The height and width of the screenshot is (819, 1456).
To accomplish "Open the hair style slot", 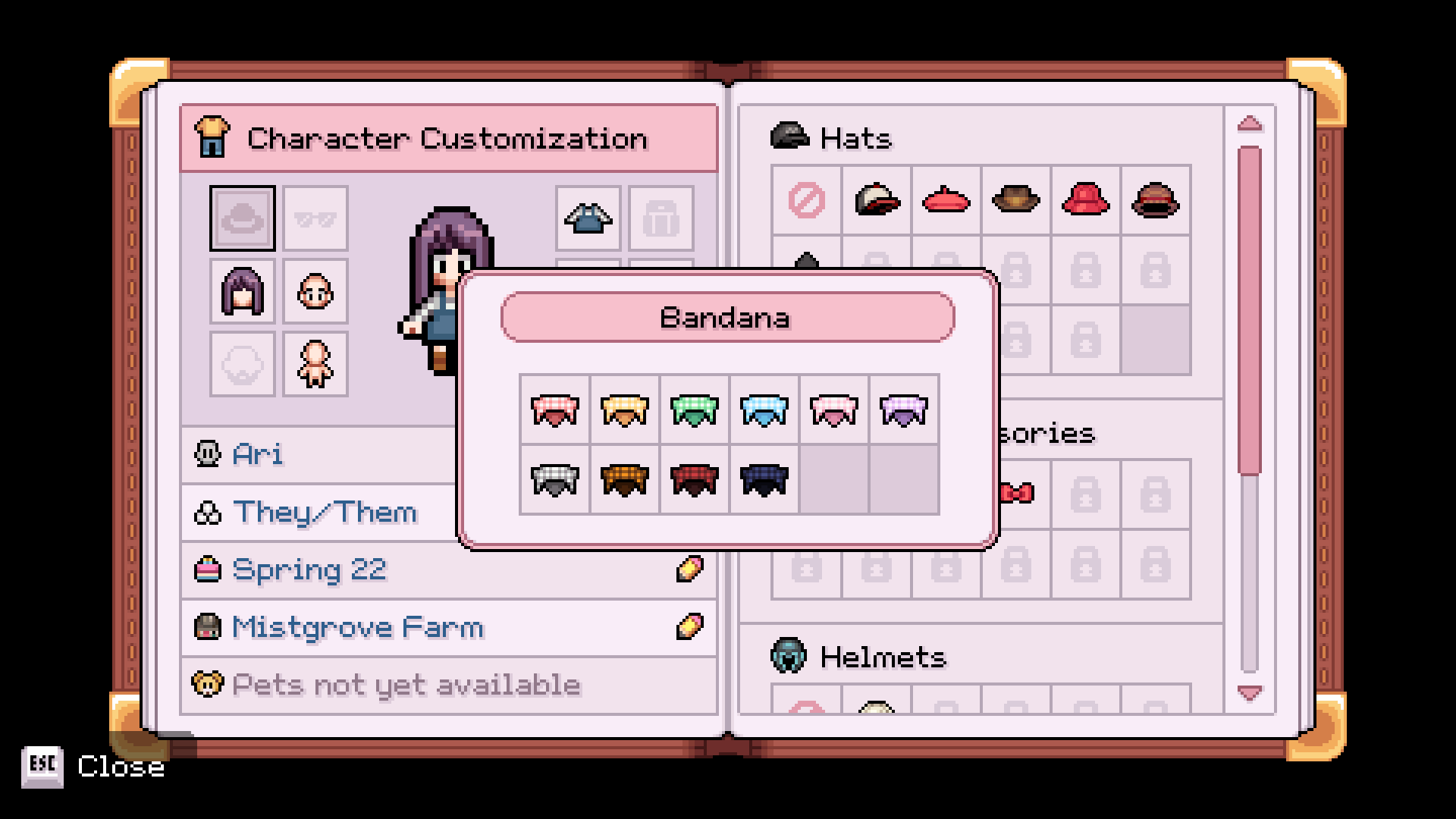I will coord(241,292).
